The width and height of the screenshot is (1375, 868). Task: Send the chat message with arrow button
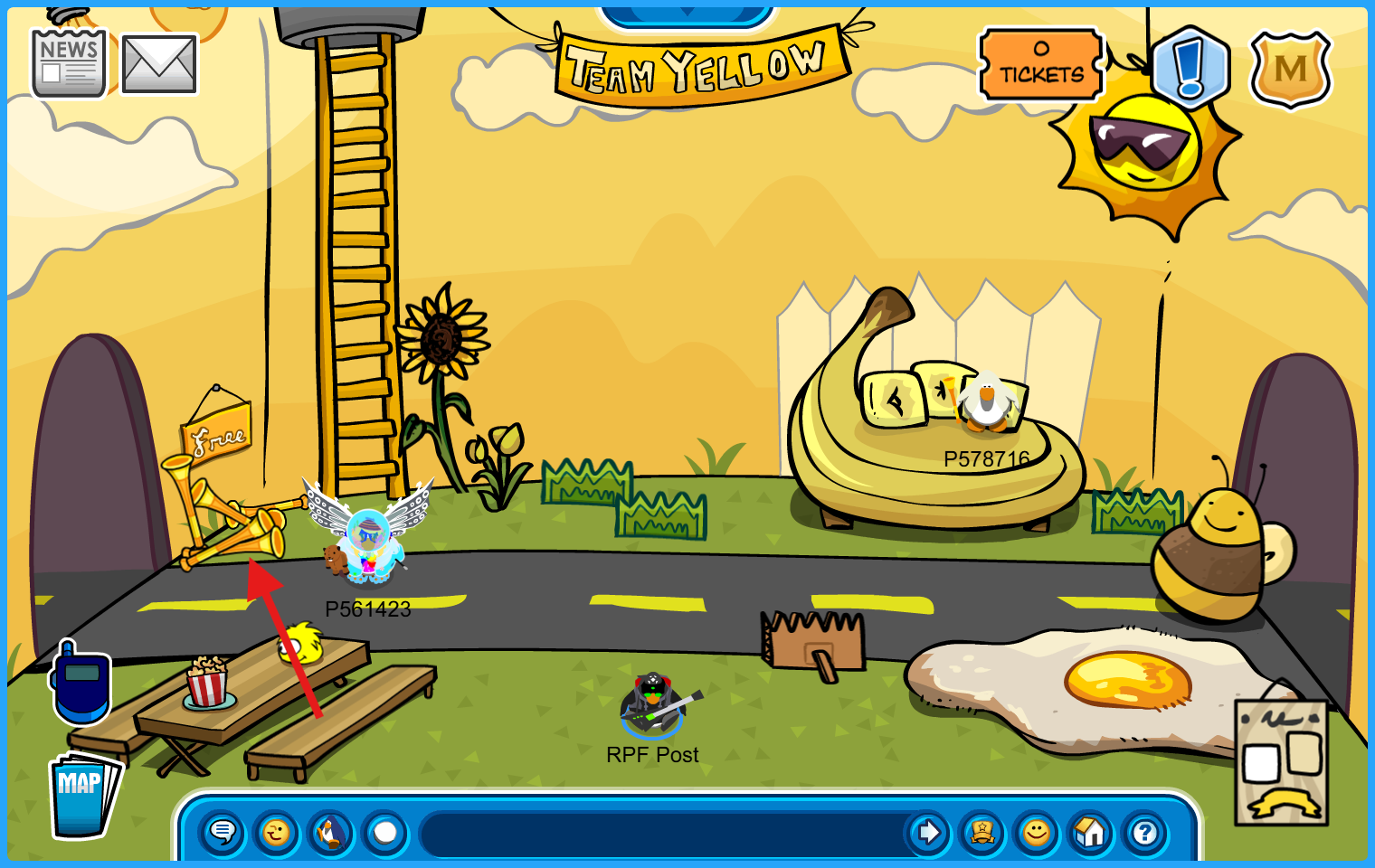927,832
